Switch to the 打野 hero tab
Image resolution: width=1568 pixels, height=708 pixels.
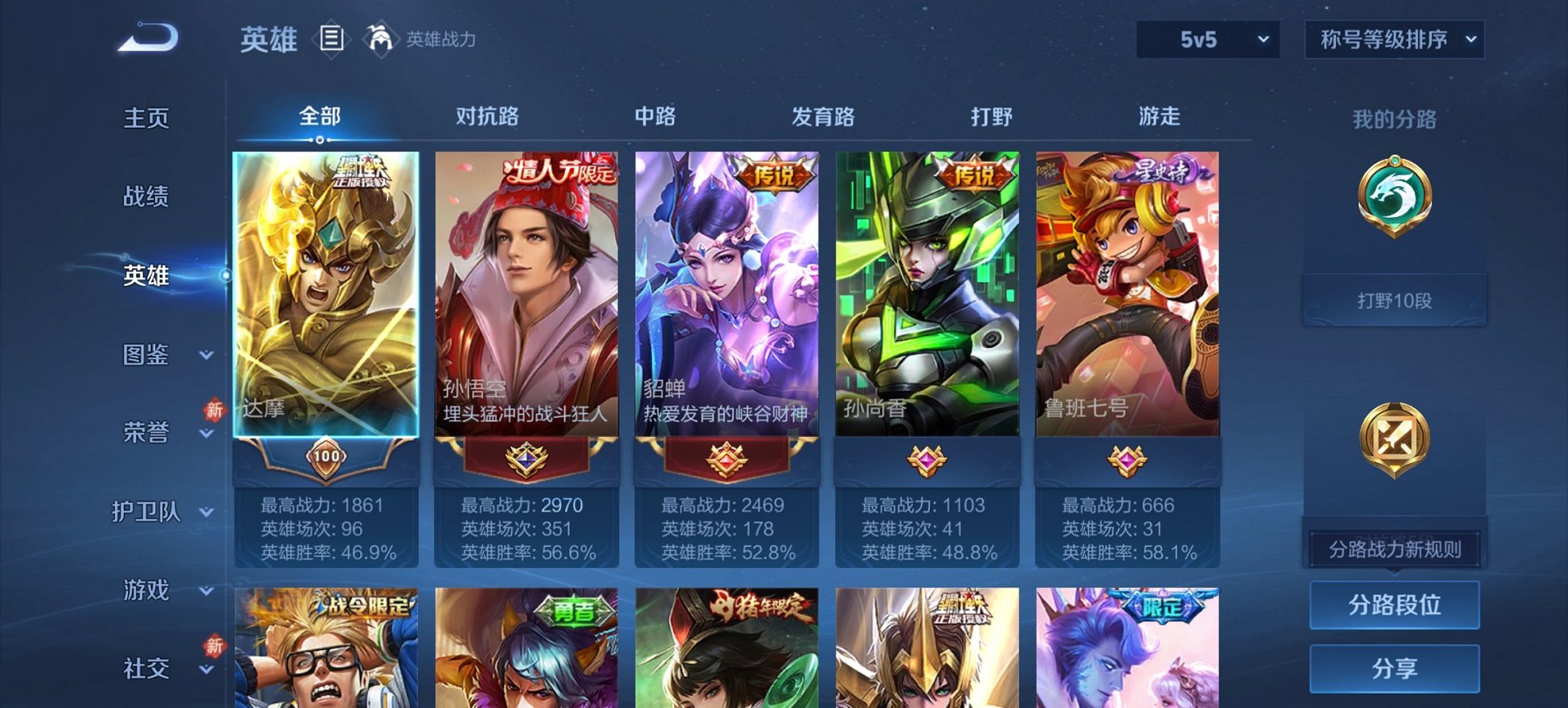(x=989, y=117)
